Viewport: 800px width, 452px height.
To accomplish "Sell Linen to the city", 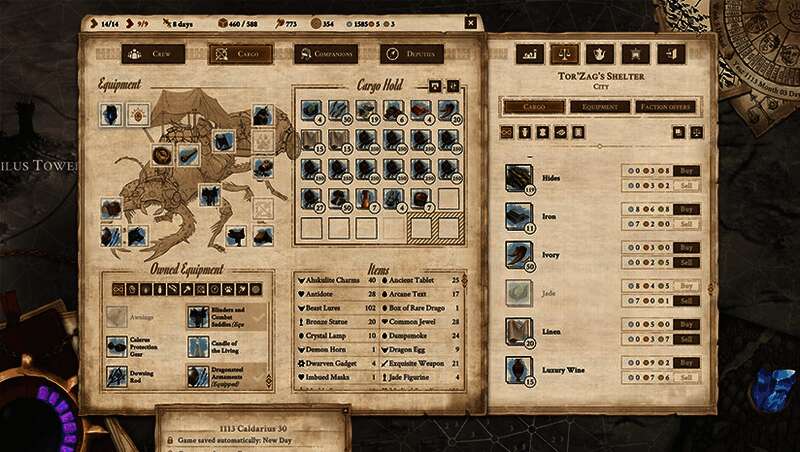I will (x=685, y=339).
